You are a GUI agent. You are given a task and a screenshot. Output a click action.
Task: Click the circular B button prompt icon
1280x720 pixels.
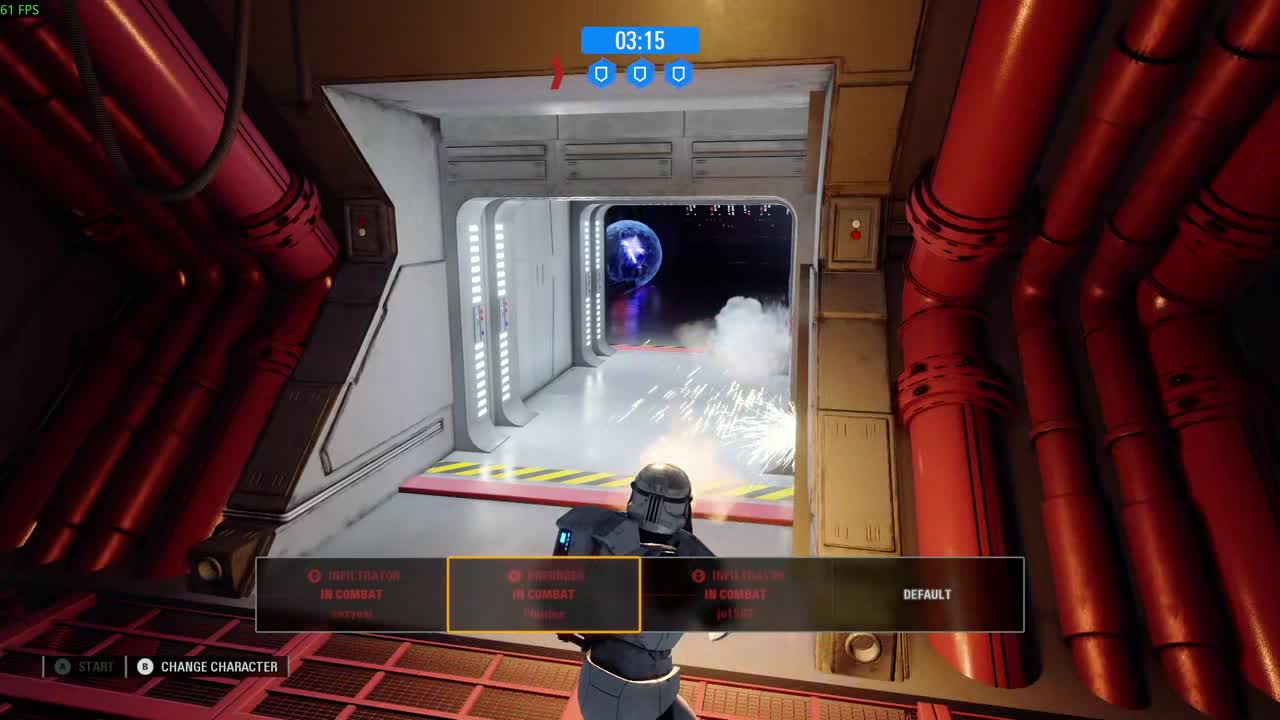pyautogui.click(x=145, y=666)
